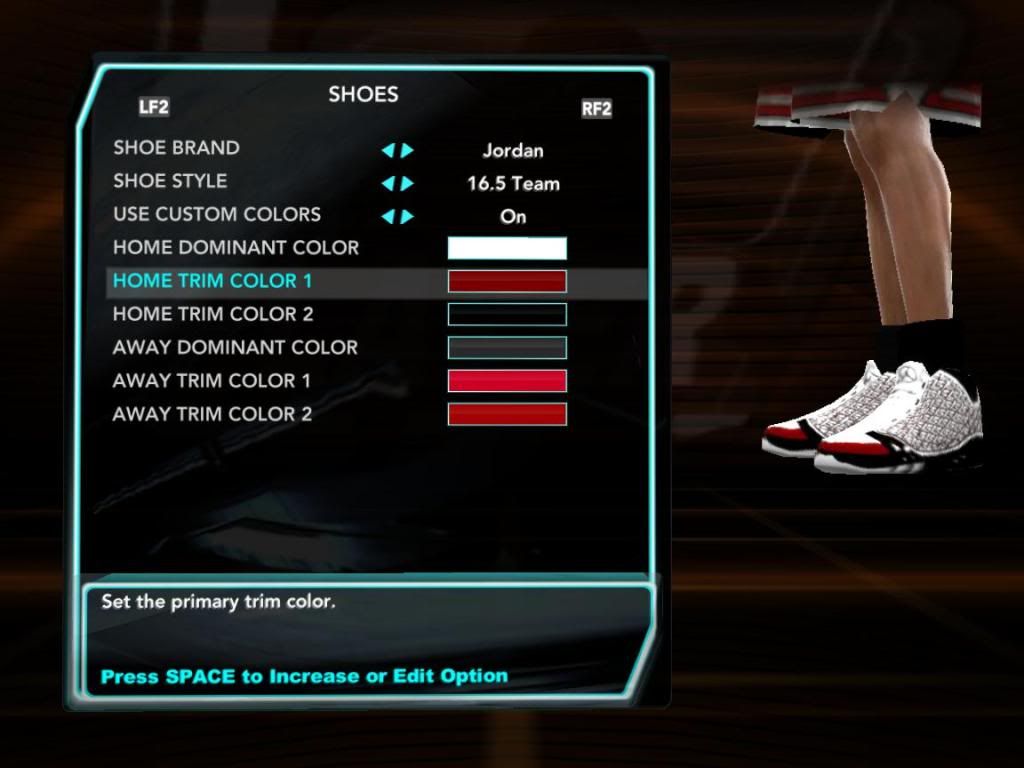Select the Away Trim Color 2 swatch

[507, 414]
